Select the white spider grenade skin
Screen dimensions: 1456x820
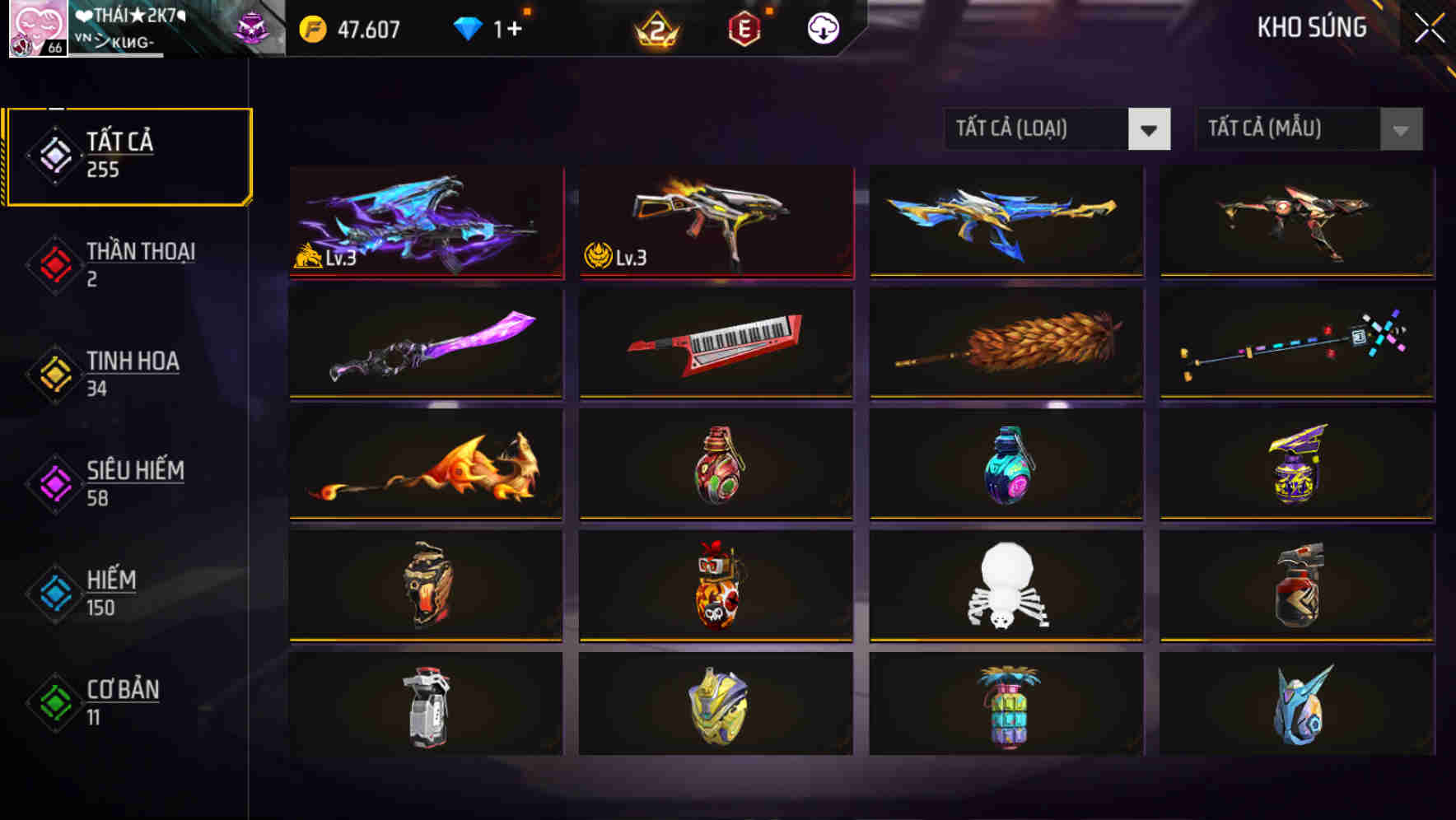pos(1006,586)
